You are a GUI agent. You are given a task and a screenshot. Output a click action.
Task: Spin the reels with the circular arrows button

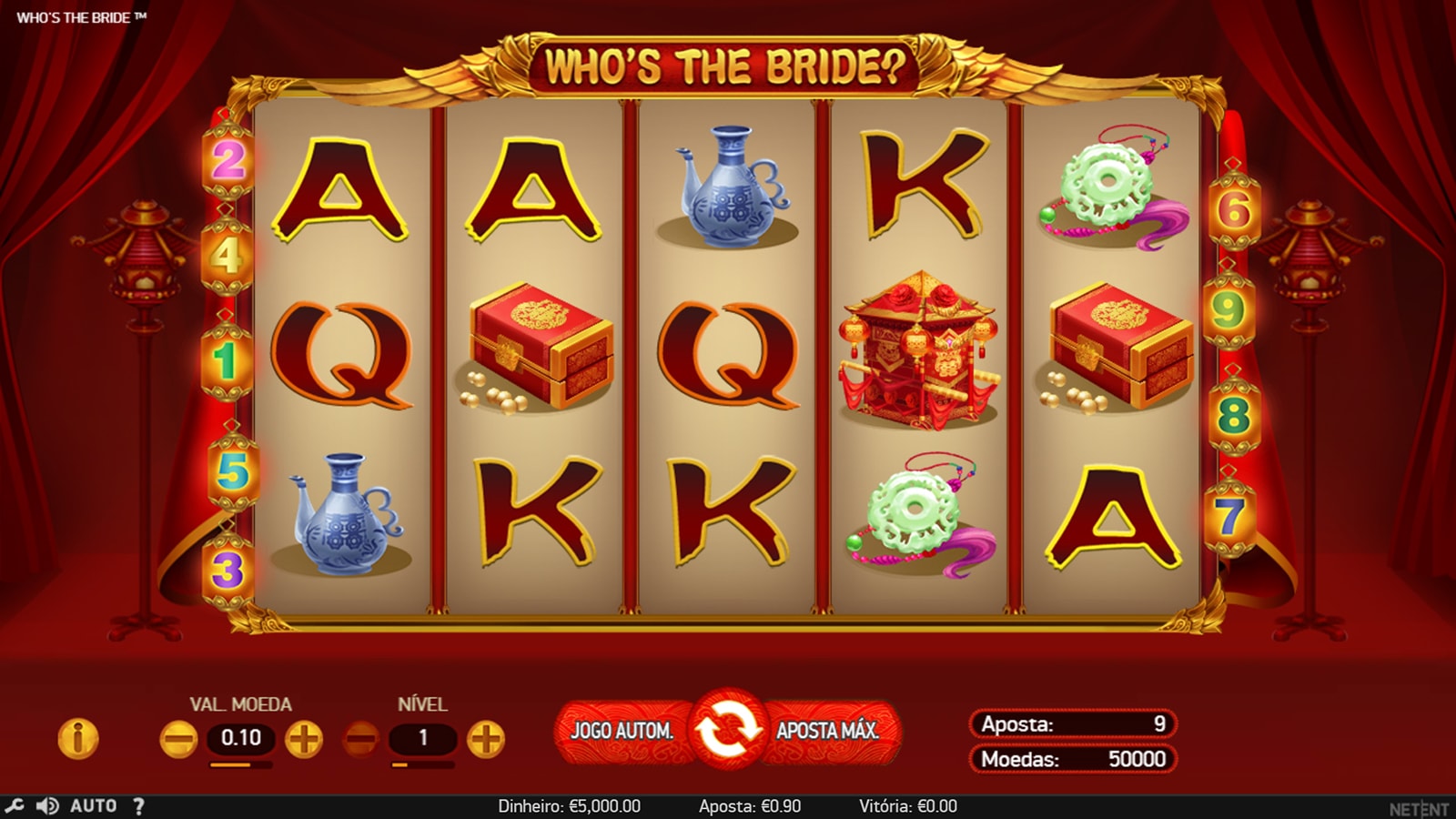pos(729,729)
